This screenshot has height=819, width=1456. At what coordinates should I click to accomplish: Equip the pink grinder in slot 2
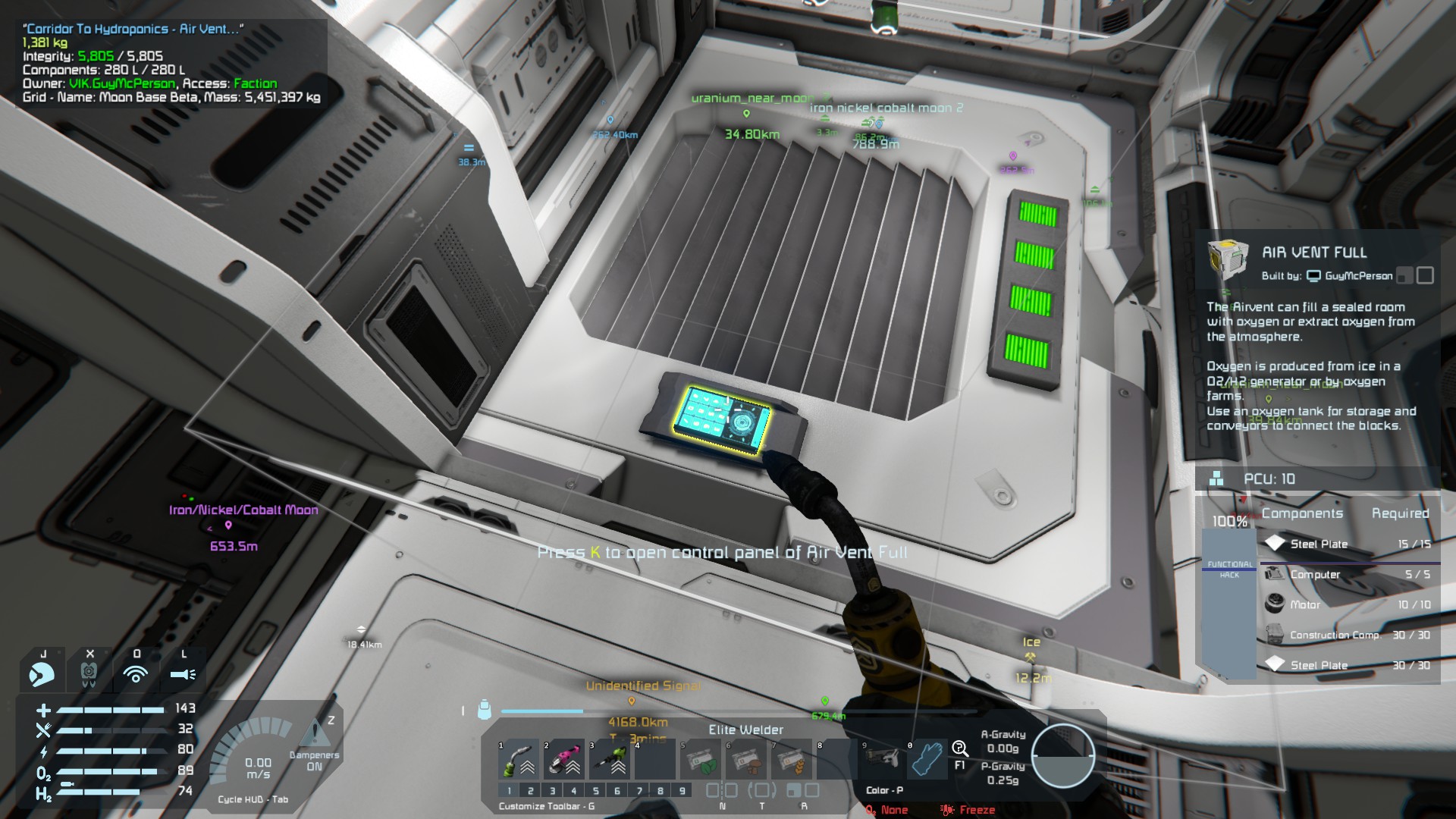pyautogui.click(x=564, y=759)
